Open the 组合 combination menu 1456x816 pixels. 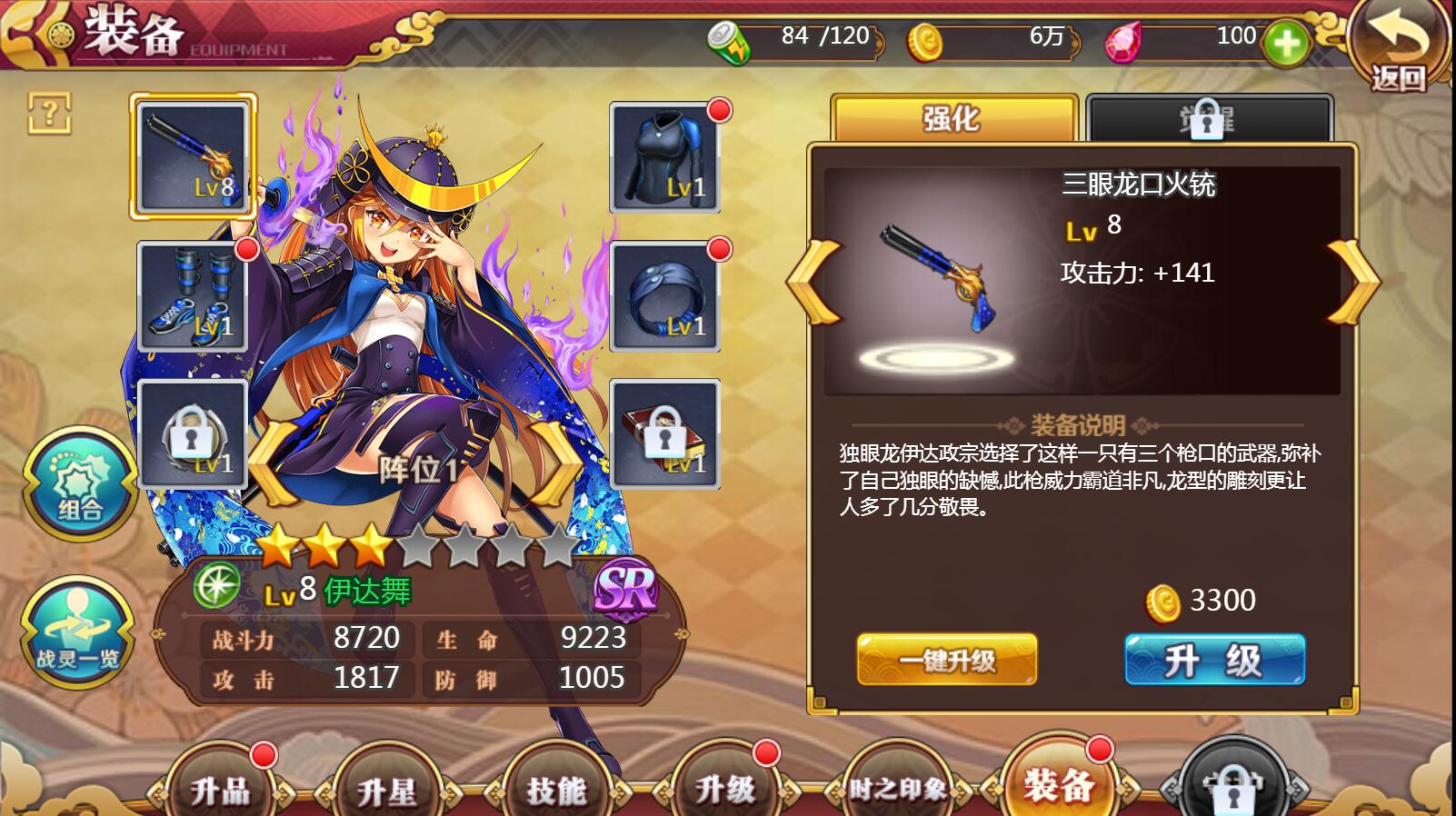(80, 483)
